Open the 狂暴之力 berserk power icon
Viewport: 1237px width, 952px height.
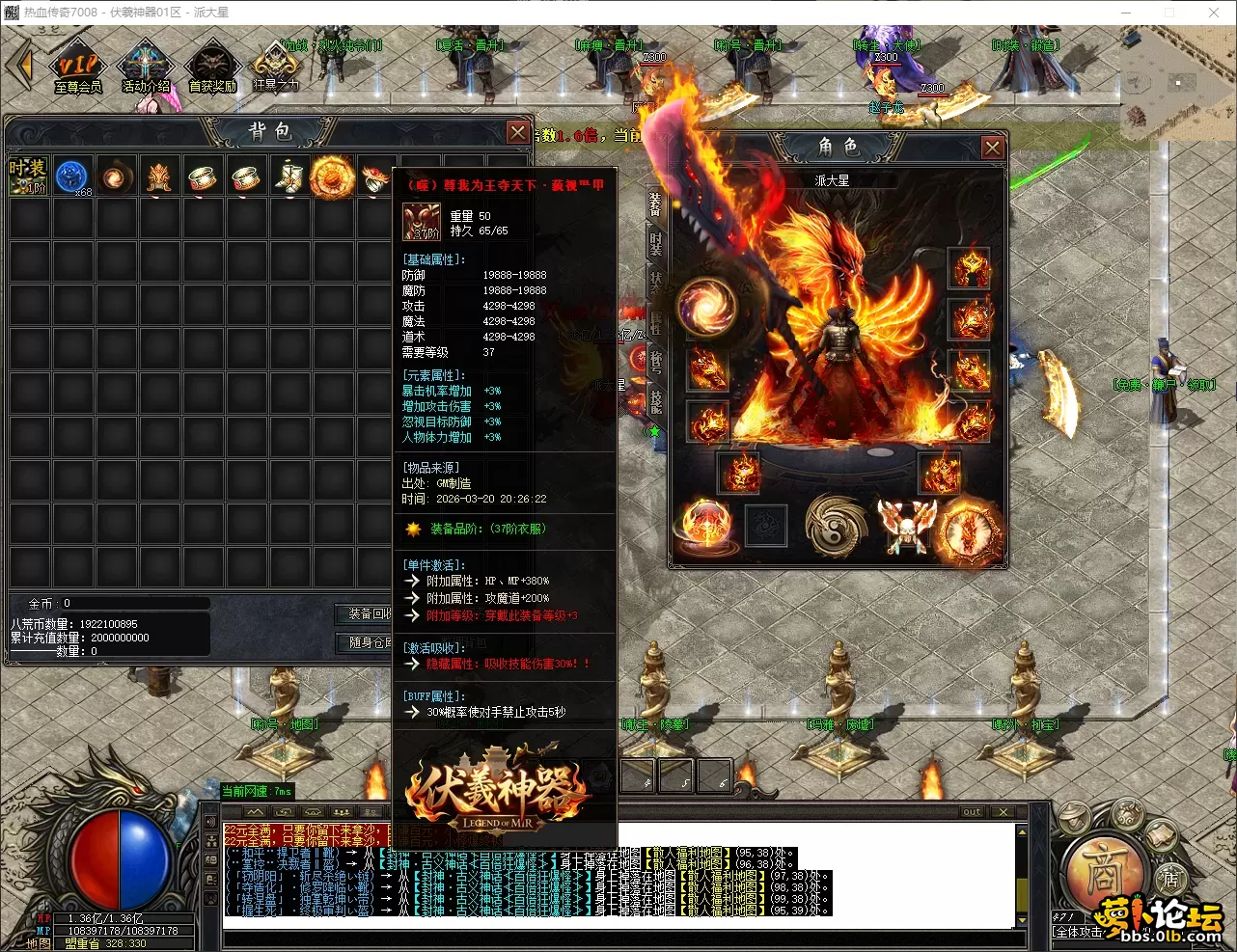click(x=275, y=66)
